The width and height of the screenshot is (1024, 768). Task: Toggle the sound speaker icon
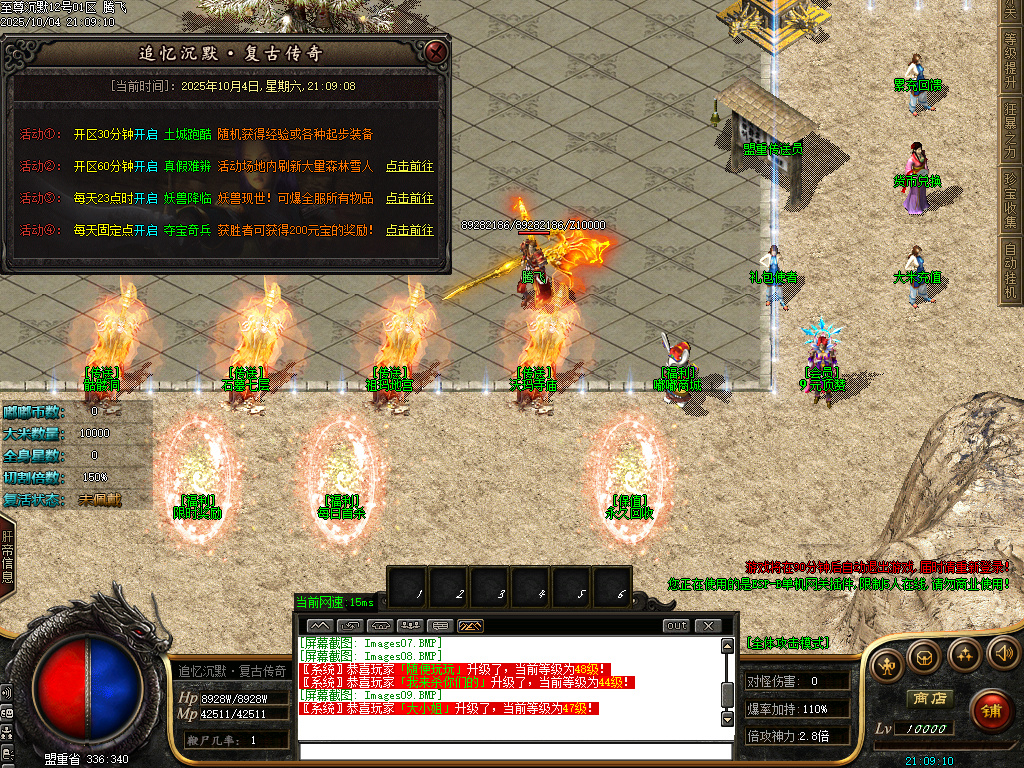point(1002,655)
